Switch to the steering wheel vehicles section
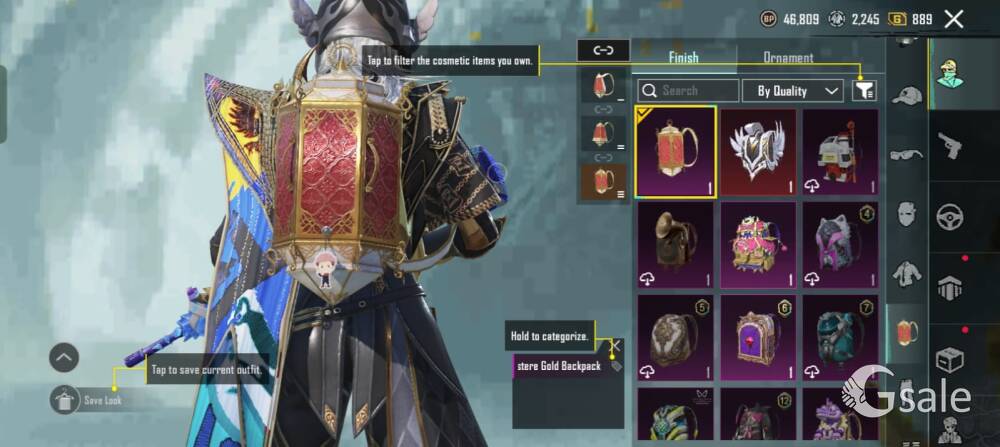1000x447 pixels. point(949,216)
